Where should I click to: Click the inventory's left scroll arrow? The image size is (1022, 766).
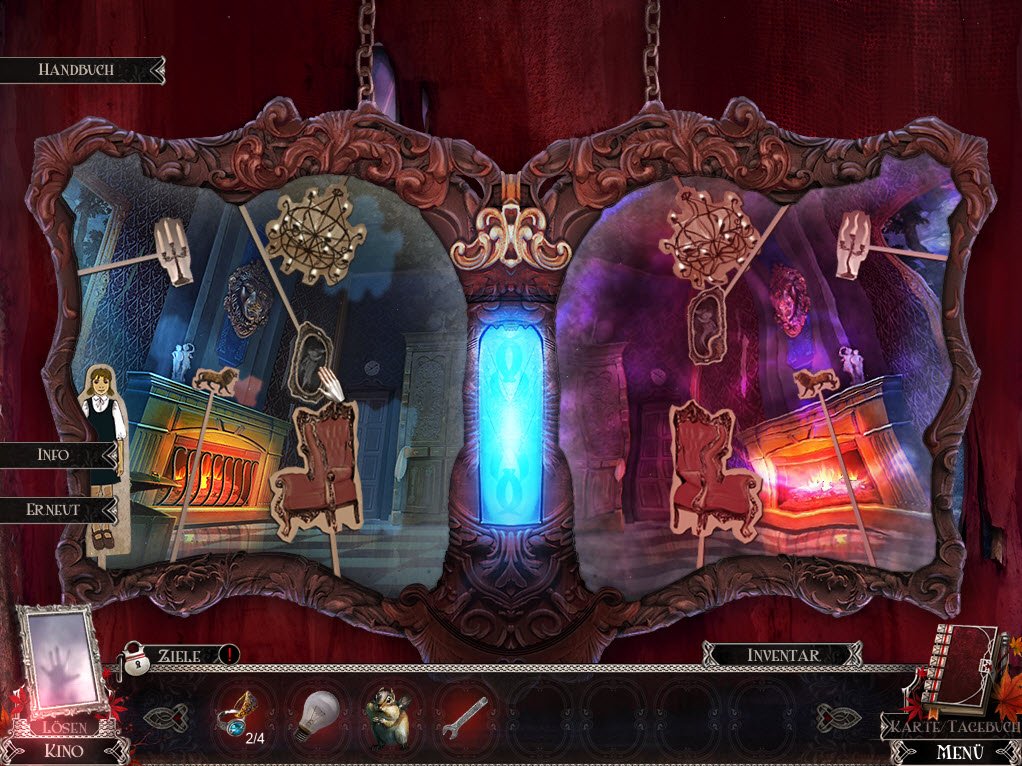[163, 717]
